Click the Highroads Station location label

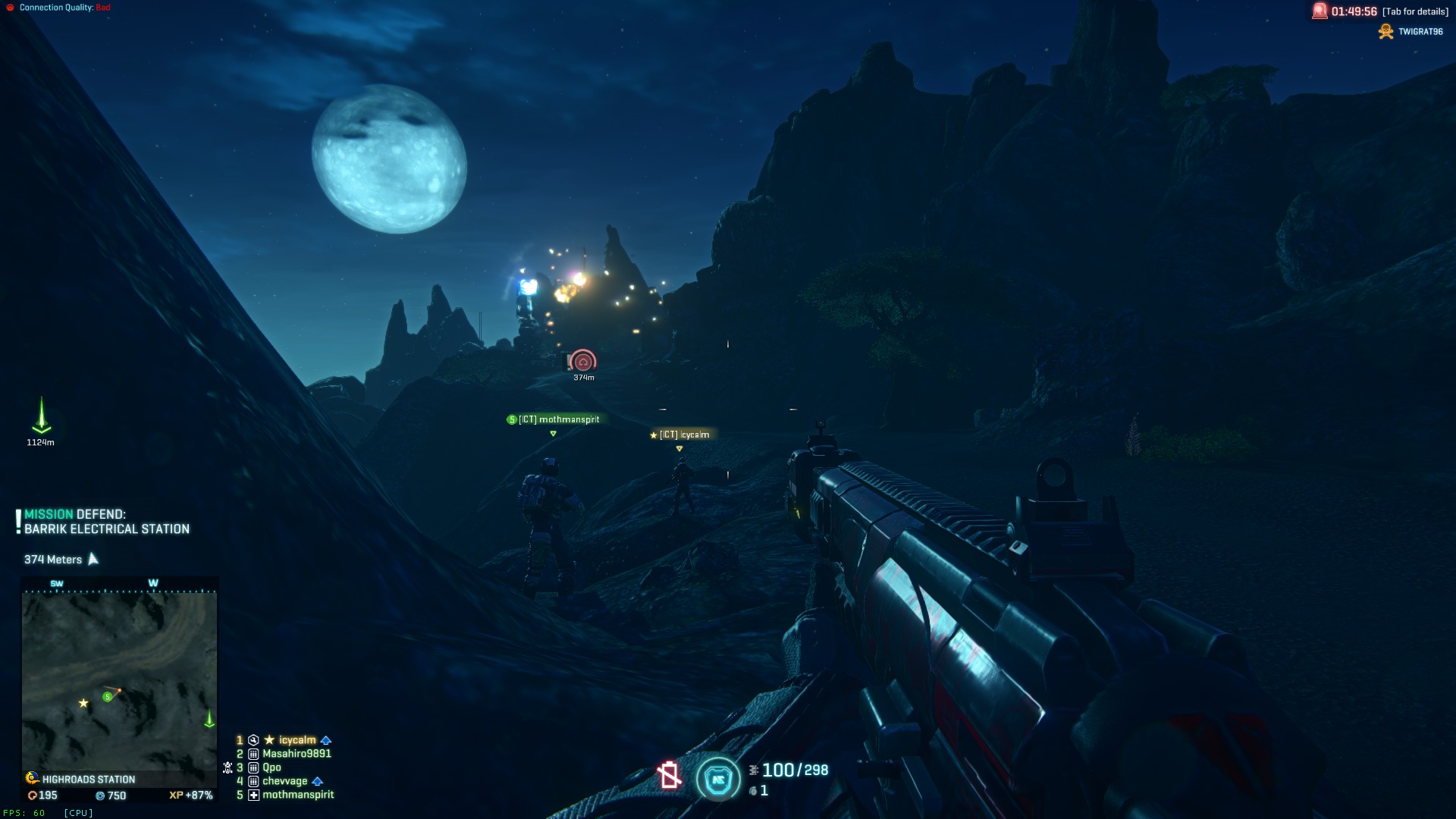tap(88, 780)
